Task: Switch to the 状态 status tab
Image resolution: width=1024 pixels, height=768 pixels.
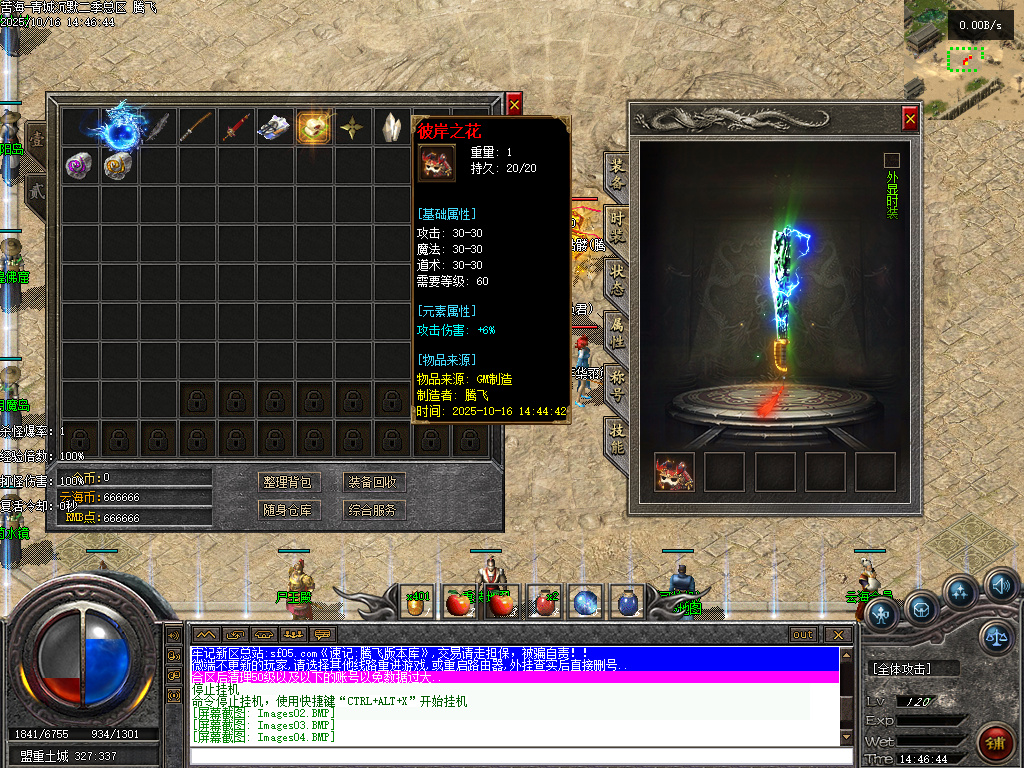Action: pos(617,277)
